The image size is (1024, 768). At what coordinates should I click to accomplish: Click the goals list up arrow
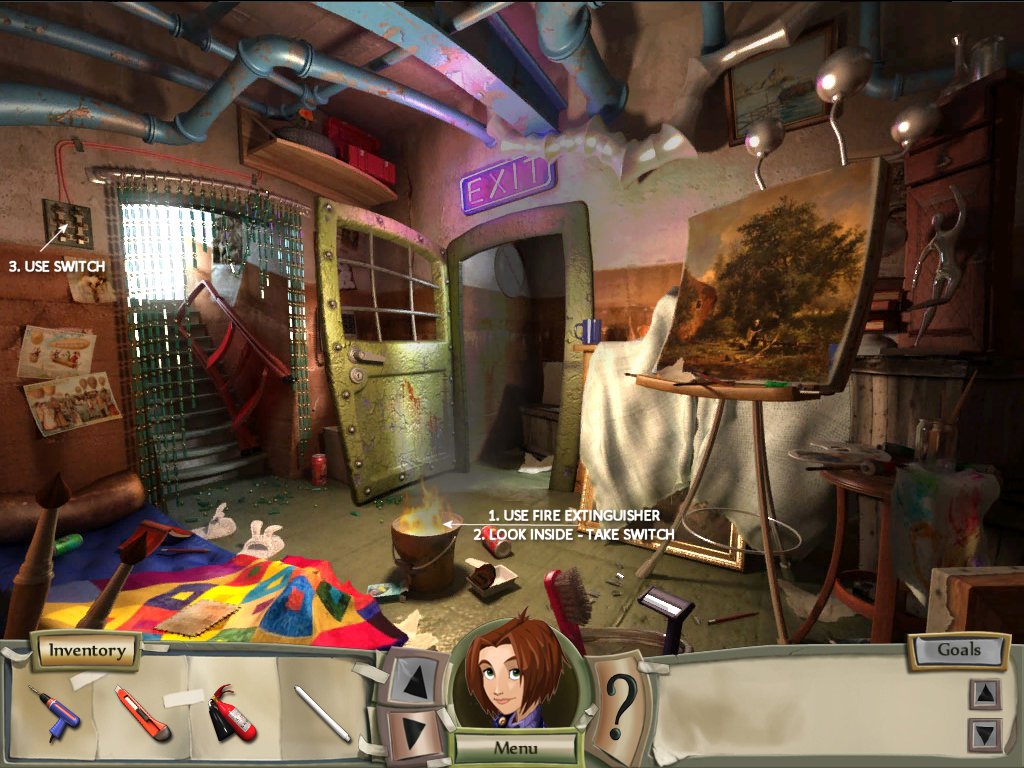(984, 694)
